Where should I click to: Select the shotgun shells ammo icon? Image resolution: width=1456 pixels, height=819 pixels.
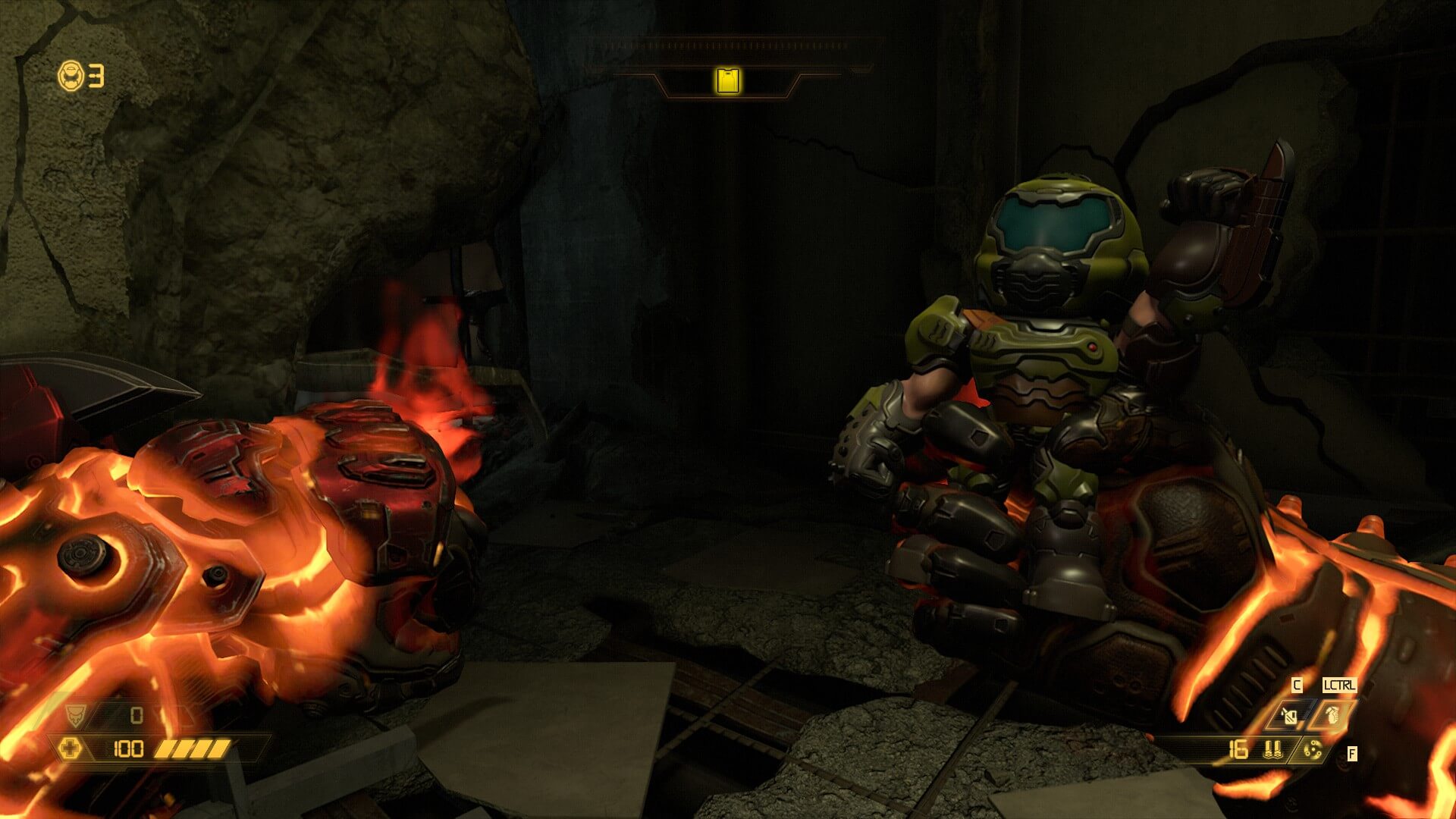coord(1272,751)
